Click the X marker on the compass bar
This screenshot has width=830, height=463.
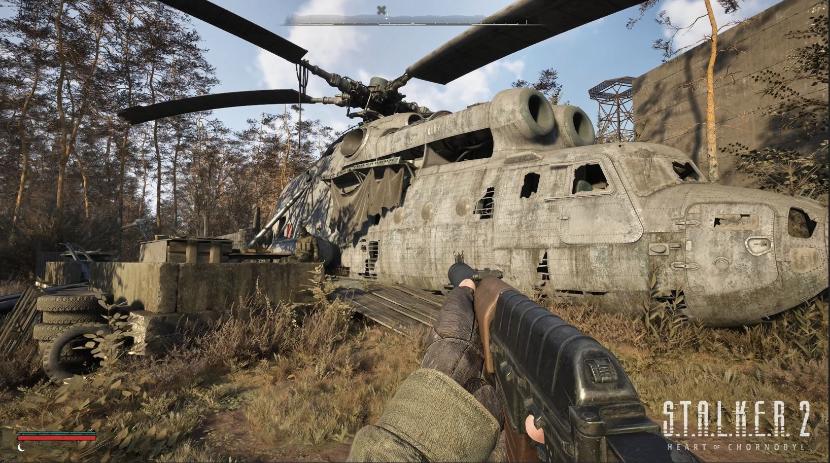(x=381, y=11)
